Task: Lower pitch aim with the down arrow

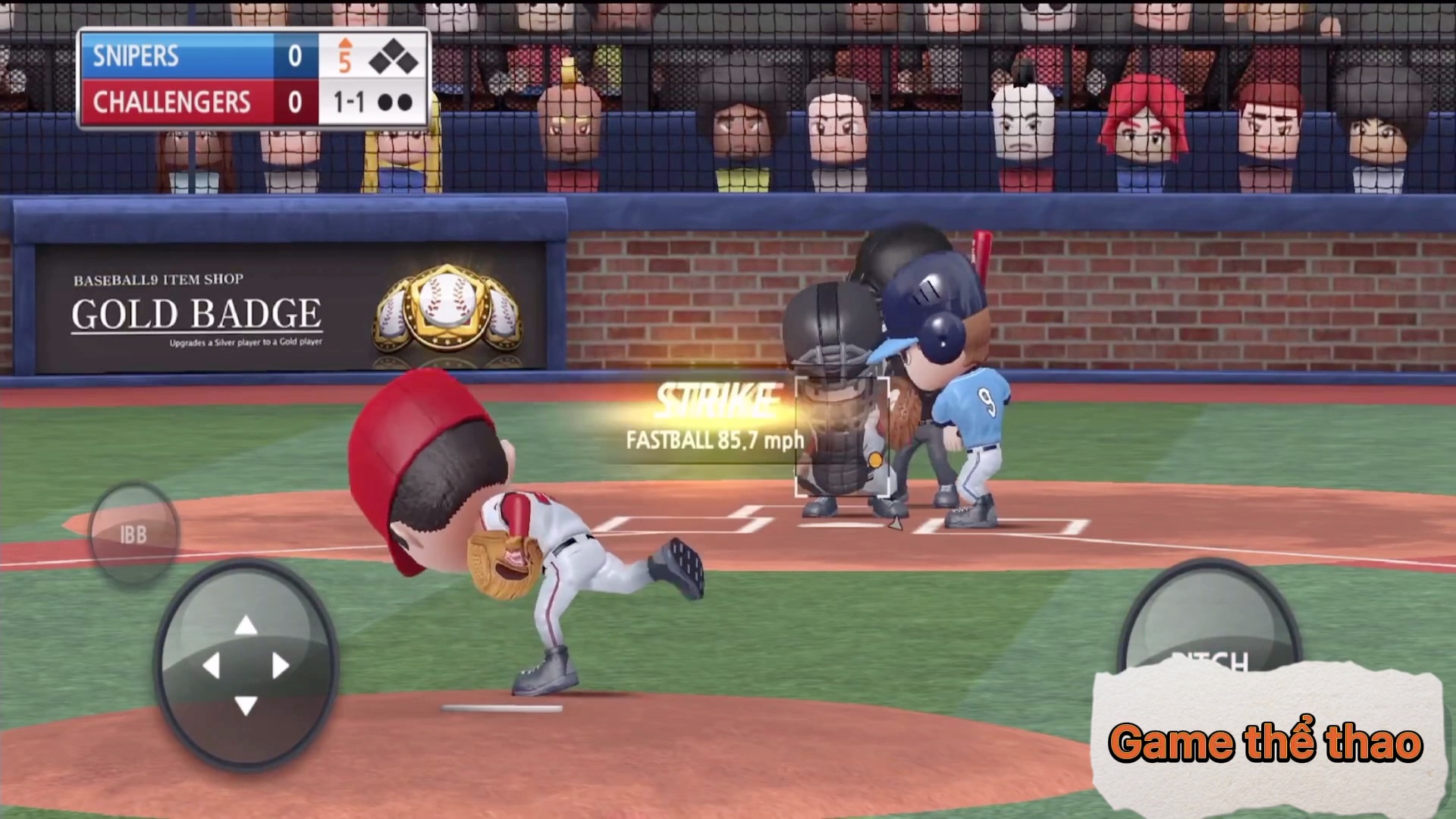Action: pyautogui.click(x=246, y=705)
